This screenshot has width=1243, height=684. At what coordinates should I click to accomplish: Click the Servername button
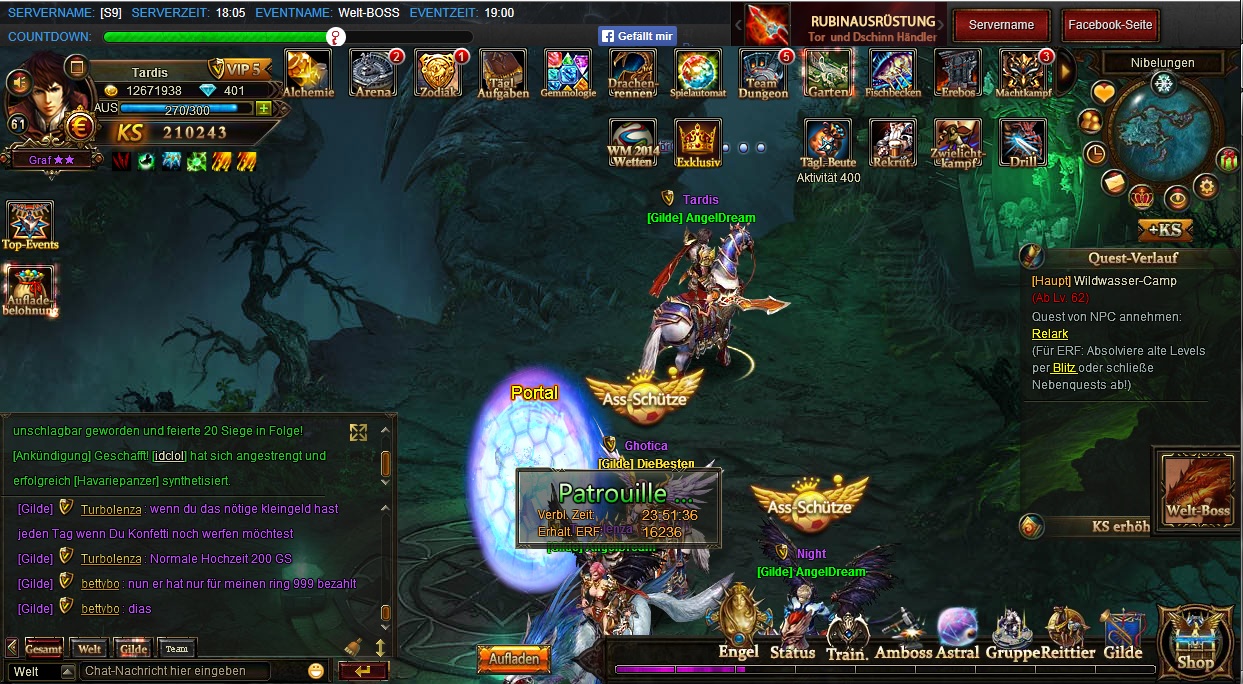coord(1001,25)
